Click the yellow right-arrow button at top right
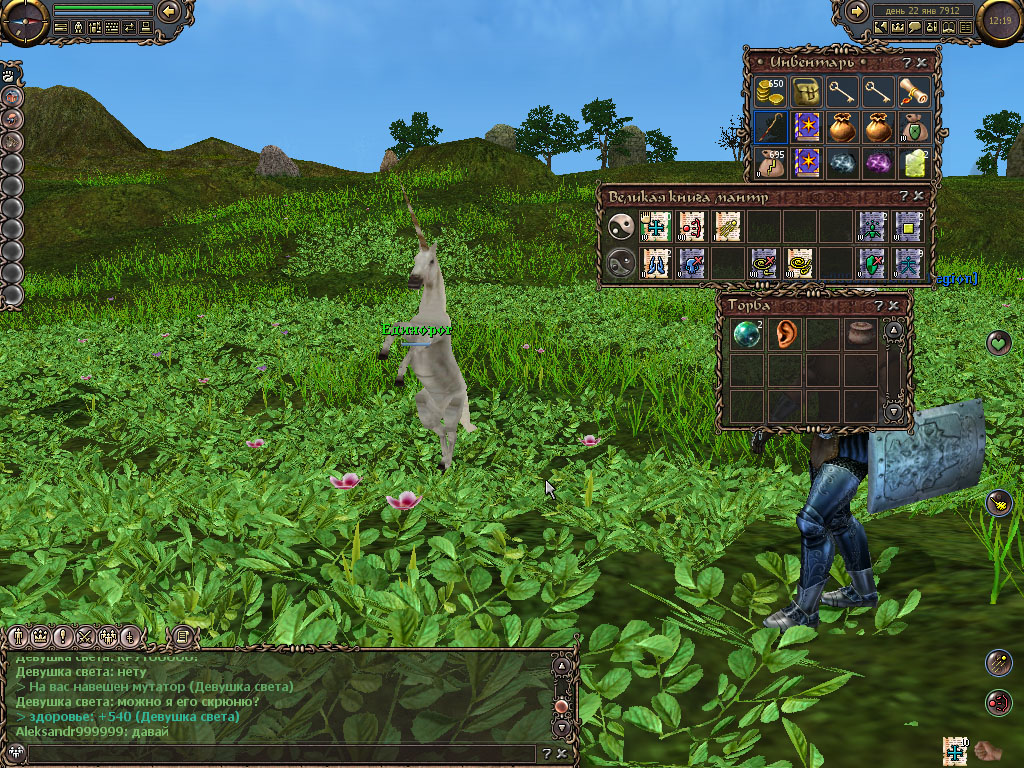 857,12
